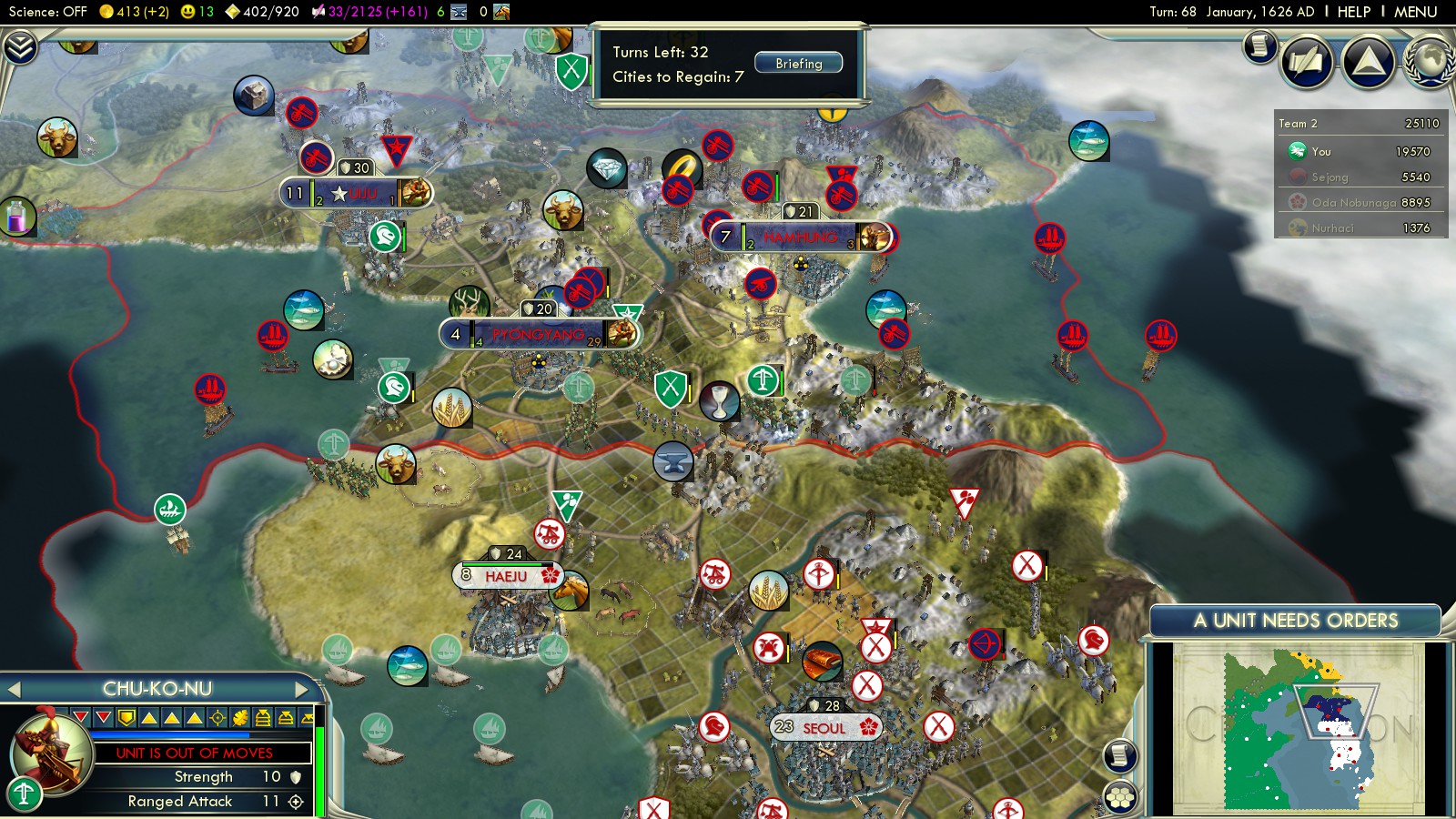Open the Seoul city banner

tap(824, 728)
